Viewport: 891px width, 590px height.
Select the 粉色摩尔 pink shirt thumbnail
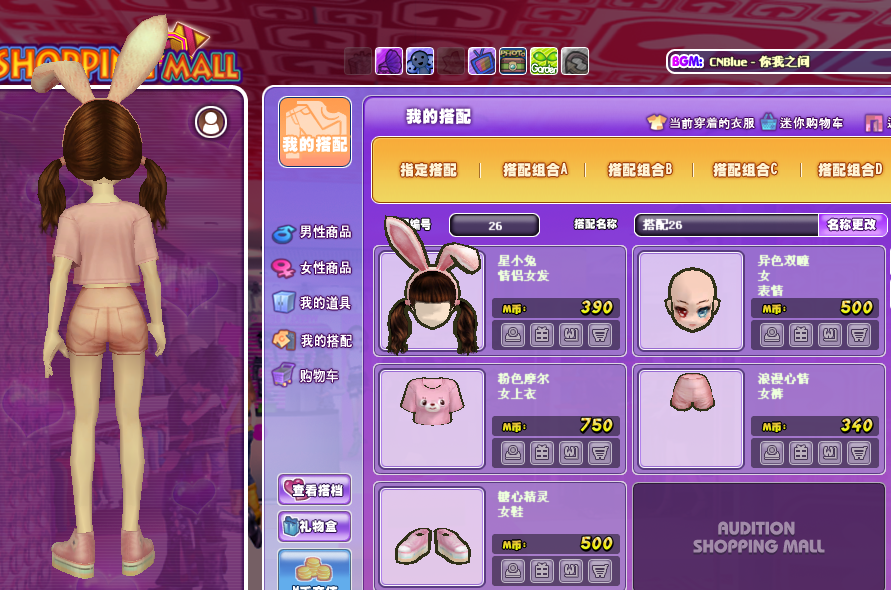pos(432,419)
